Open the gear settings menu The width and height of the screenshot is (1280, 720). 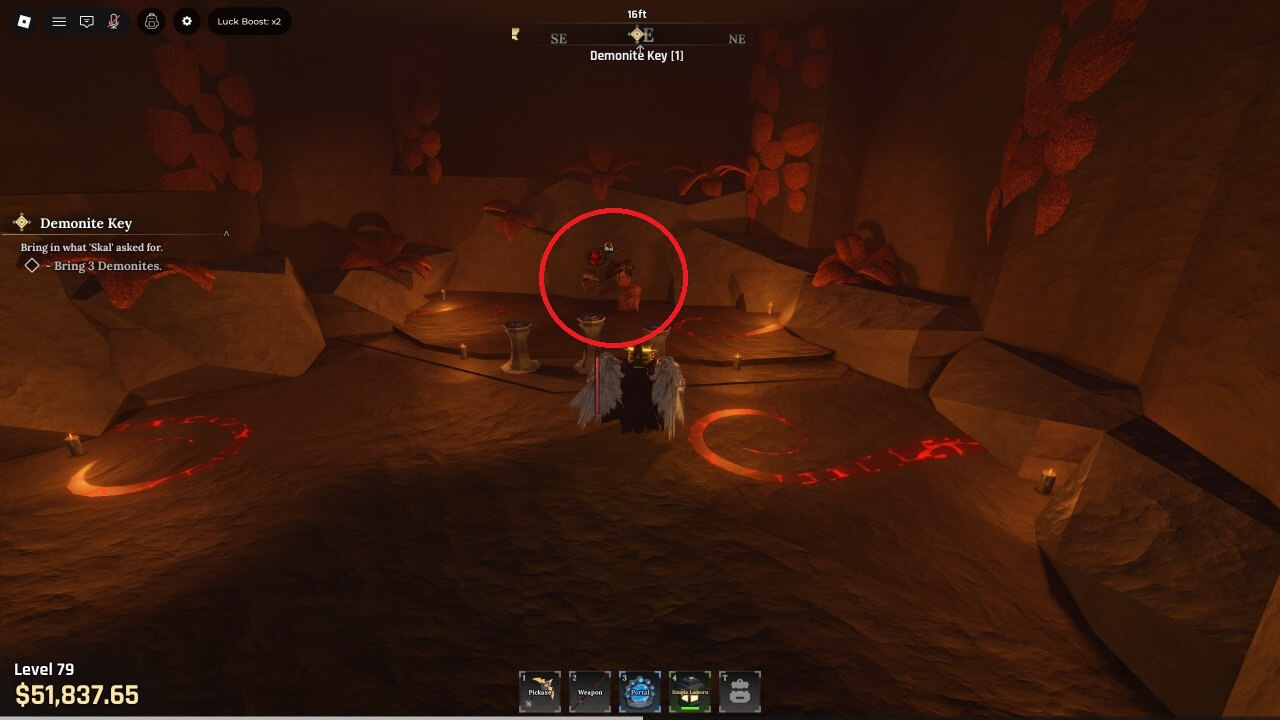click(187, 21)
